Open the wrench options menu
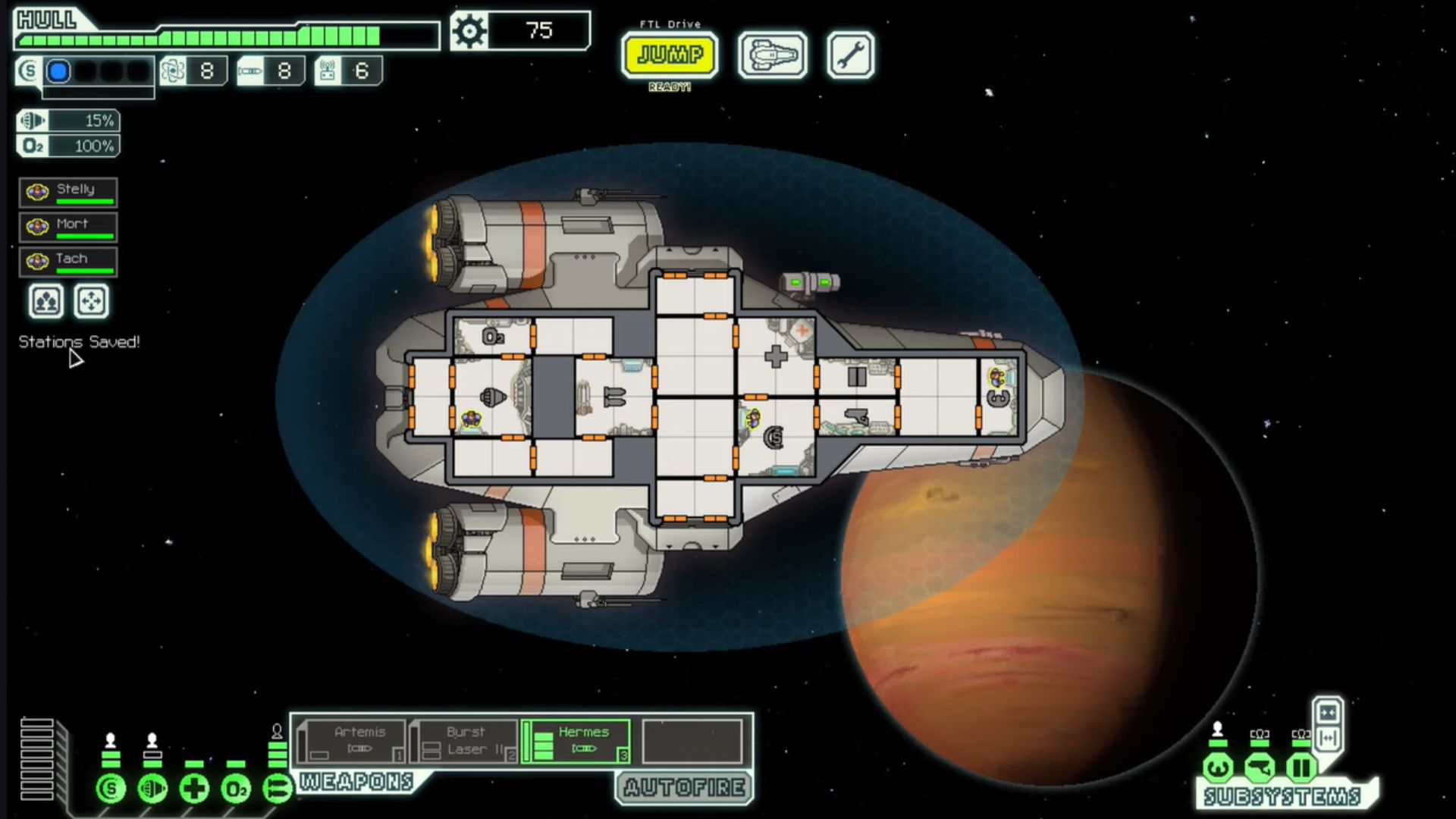The image size is (1456, 819). pyautogui.click(x=850, y=55)
